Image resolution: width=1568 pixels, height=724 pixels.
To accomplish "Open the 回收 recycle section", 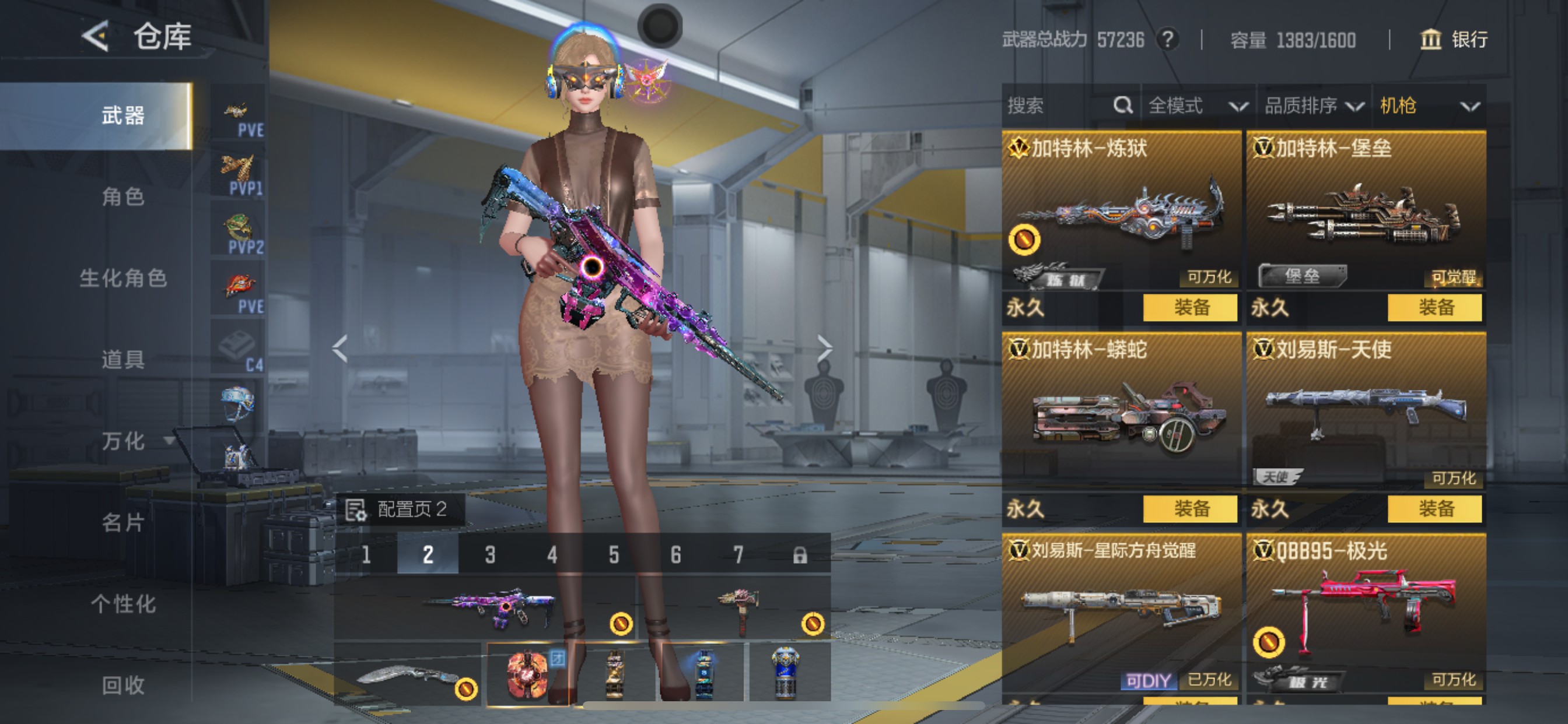I will pos(123,685).
